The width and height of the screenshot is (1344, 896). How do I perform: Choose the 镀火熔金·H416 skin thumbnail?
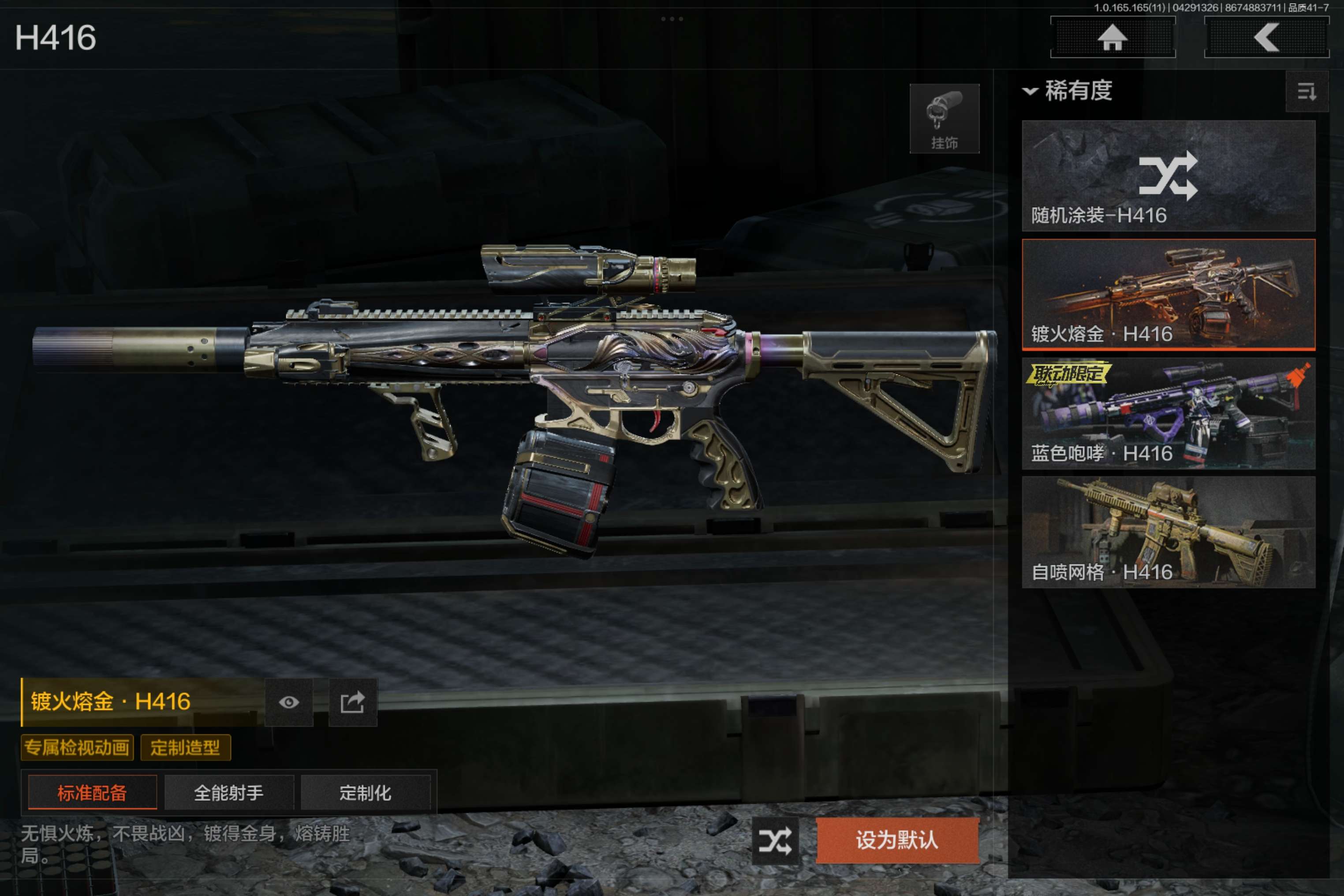1168,294
